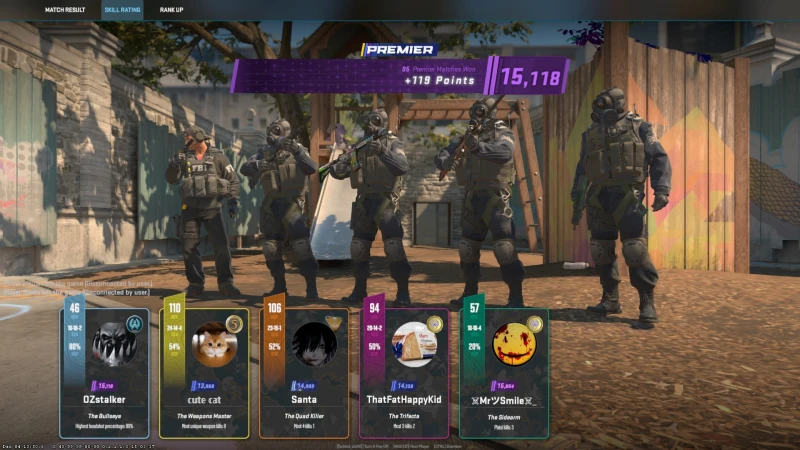Select the Skill Rating tab
800x450 pixels.
(x=122, y=9)
